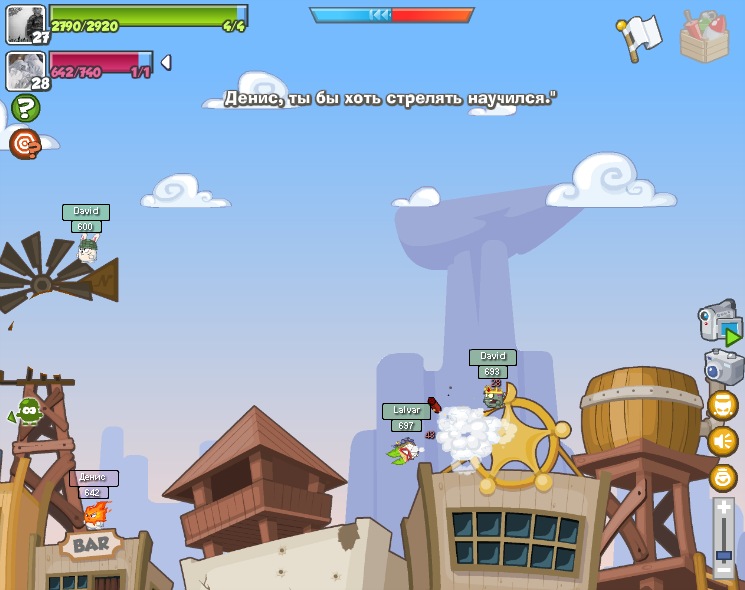Select the level 28 opponent avatar
745x590 pixels.
25,71
